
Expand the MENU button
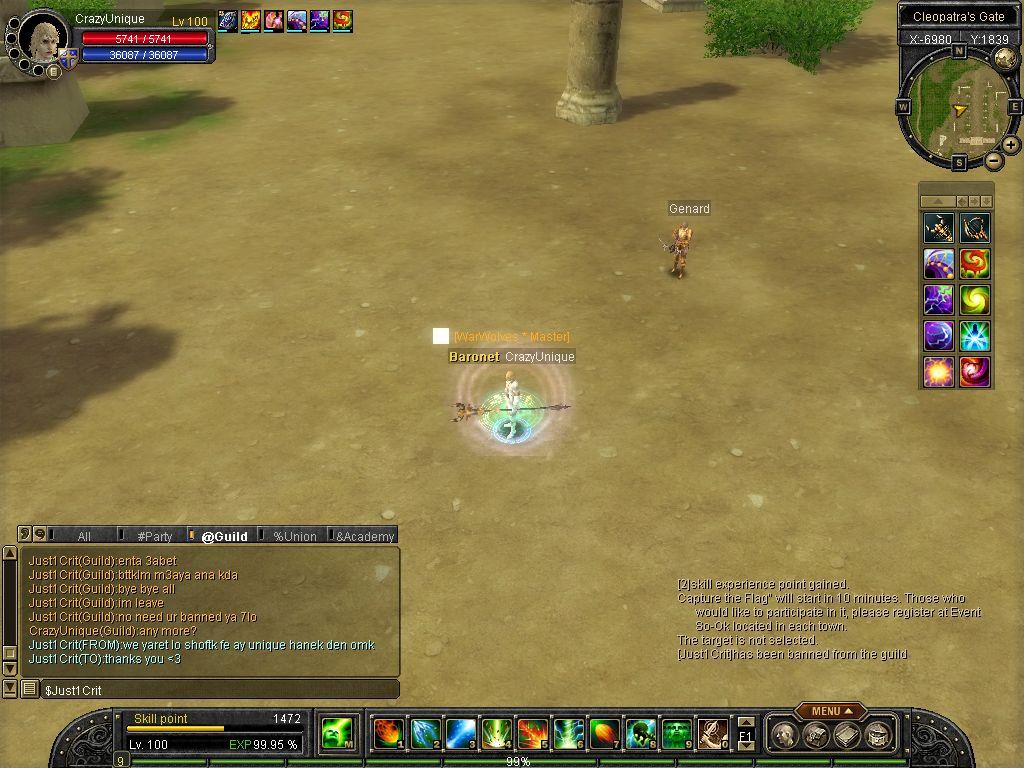click(830, 711)
